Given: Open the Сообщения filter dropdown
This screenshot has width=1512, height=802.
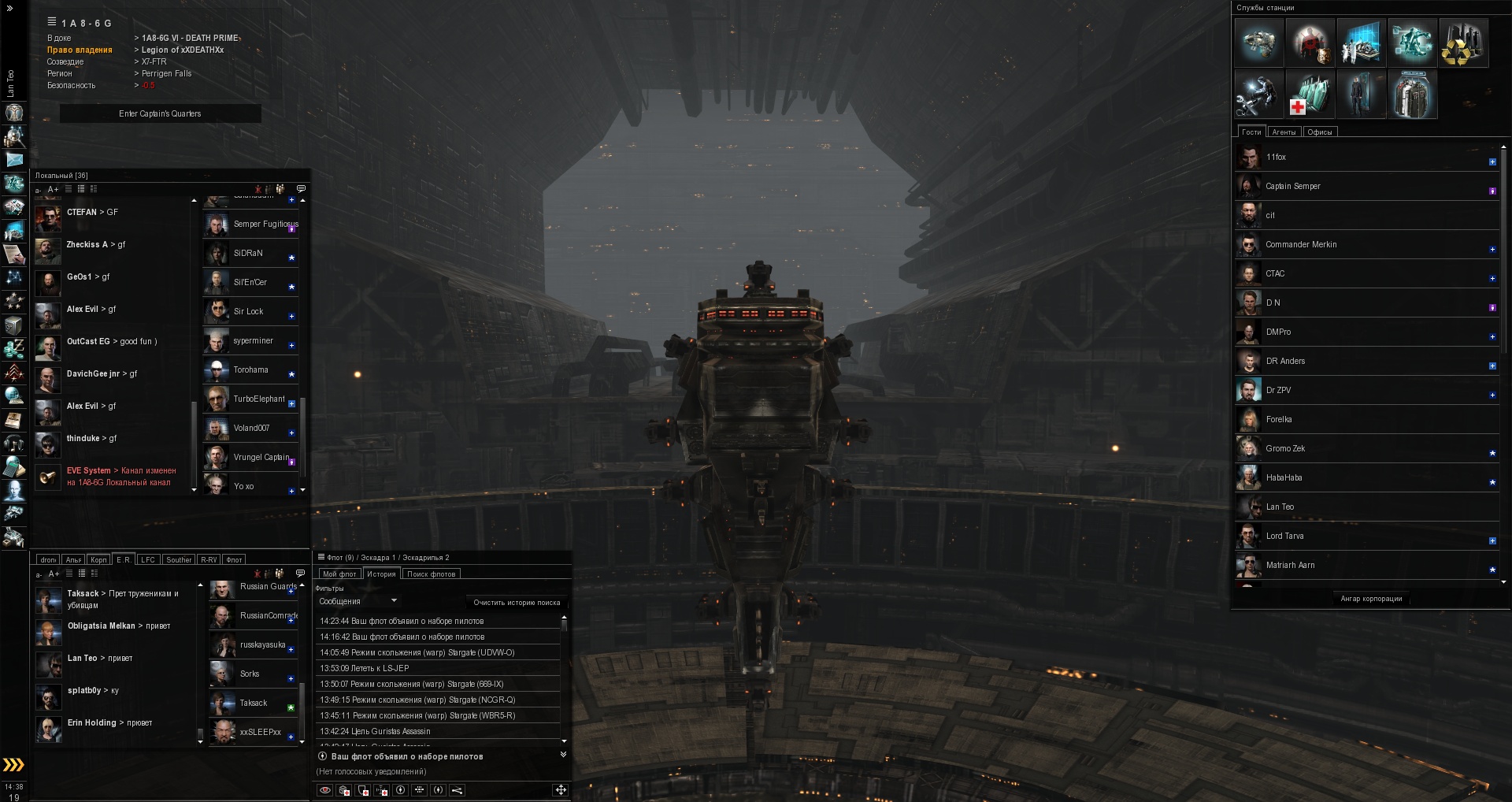Looking at the screenshot, I should 358,602.
